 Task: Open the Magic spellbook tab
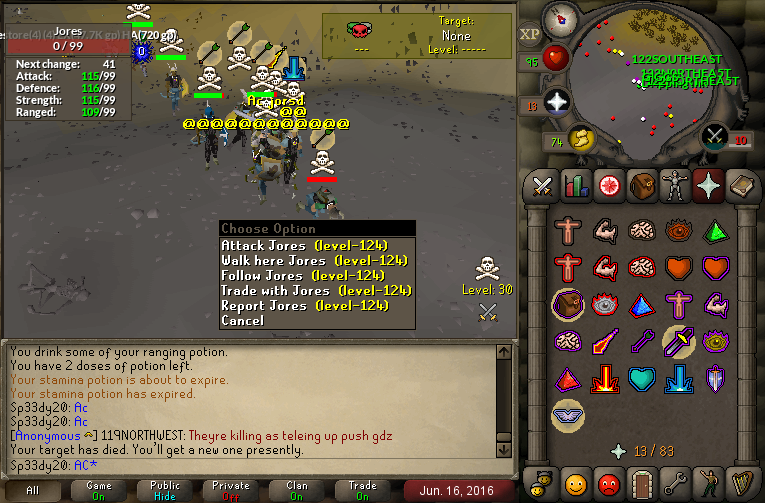coord(740,185)
